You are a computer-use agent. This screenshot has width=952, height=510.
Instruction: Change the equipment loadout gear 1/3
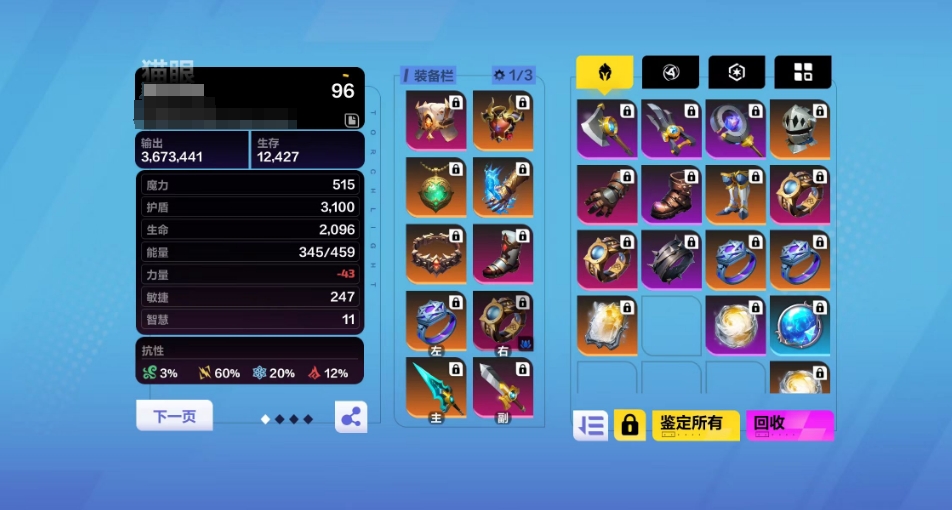point(513,75)
